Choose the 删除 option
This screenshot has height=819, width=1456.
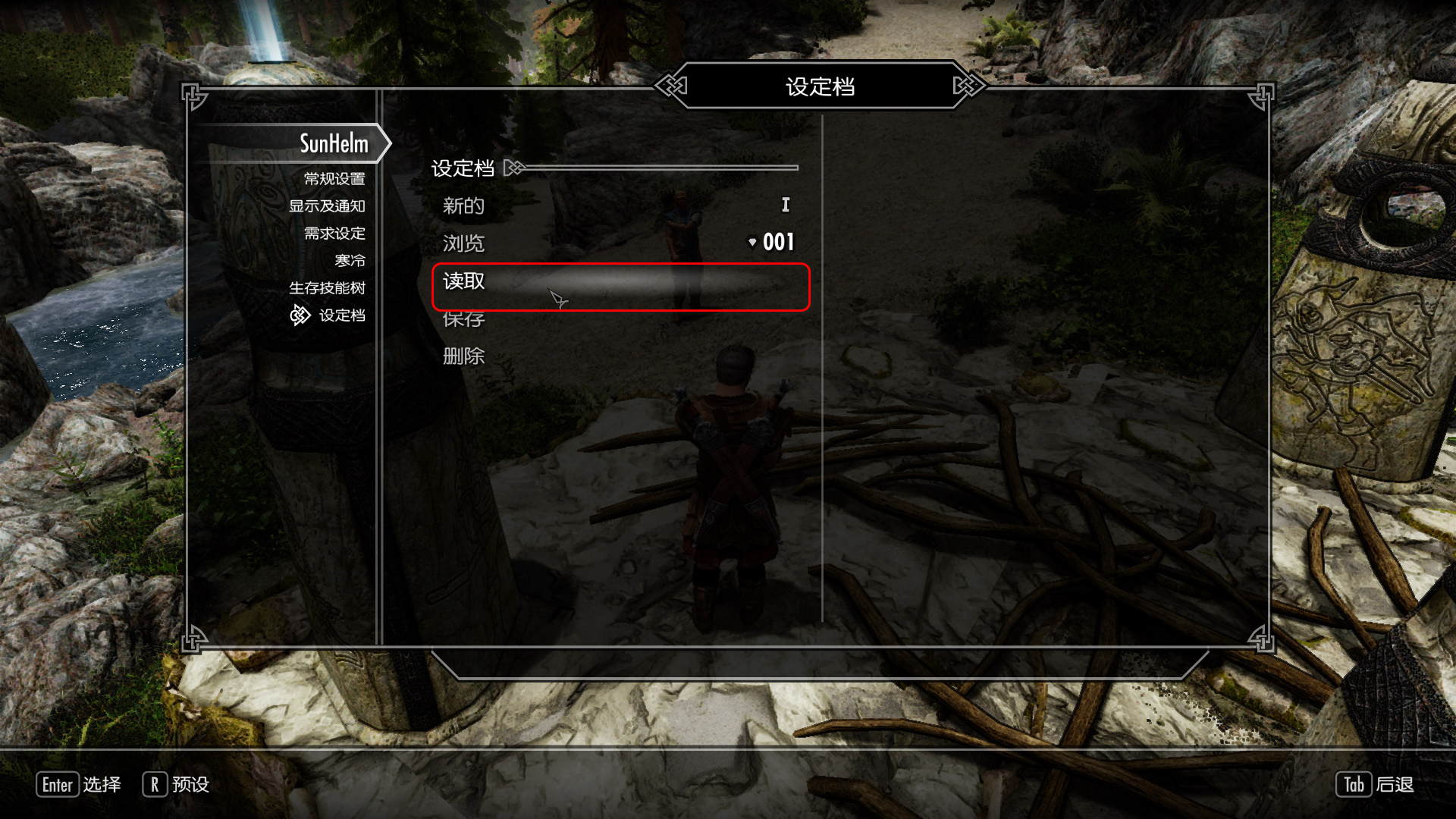(464, 356)
